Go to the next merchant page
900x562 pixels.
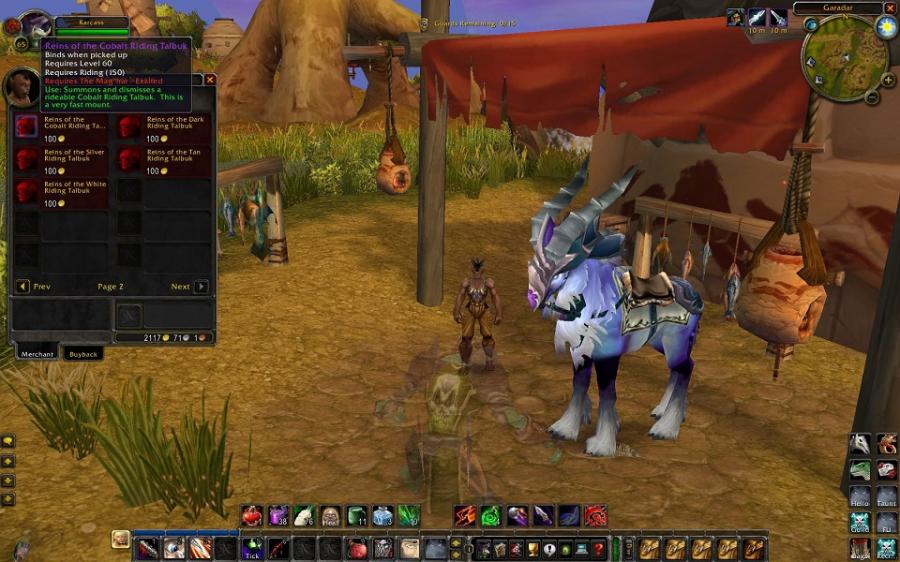[201, 286]
